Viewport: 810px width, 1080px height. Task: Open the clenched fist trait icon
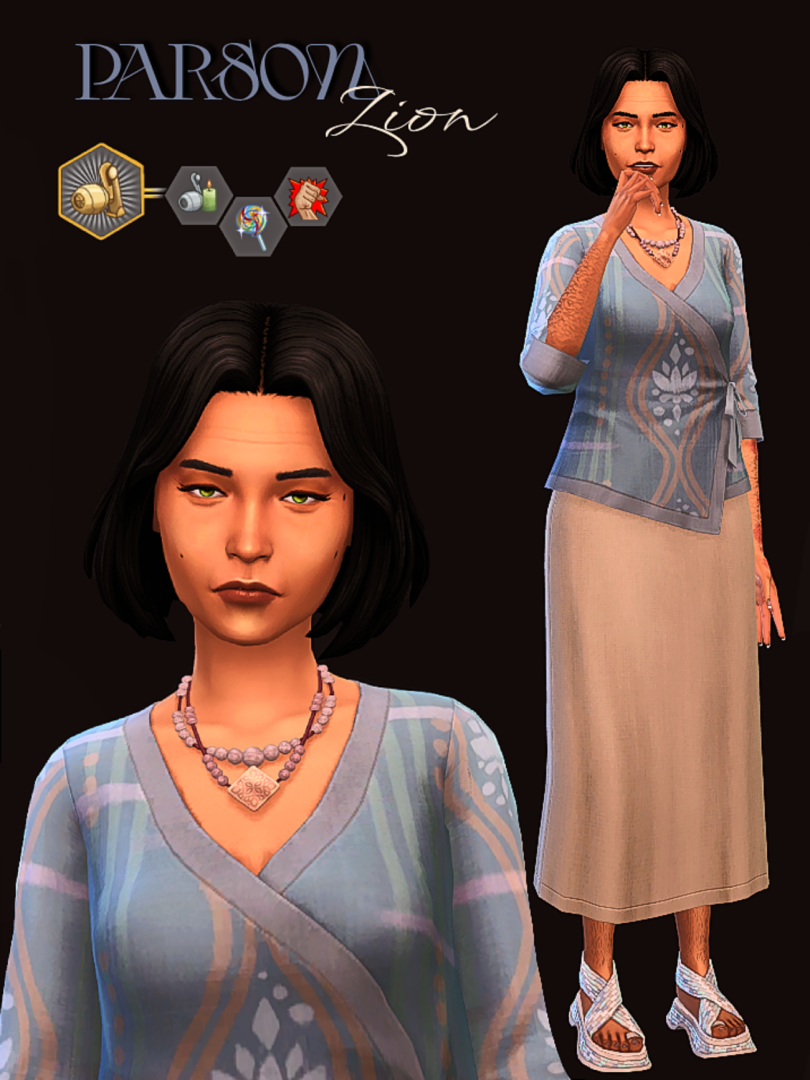(308, 195)
